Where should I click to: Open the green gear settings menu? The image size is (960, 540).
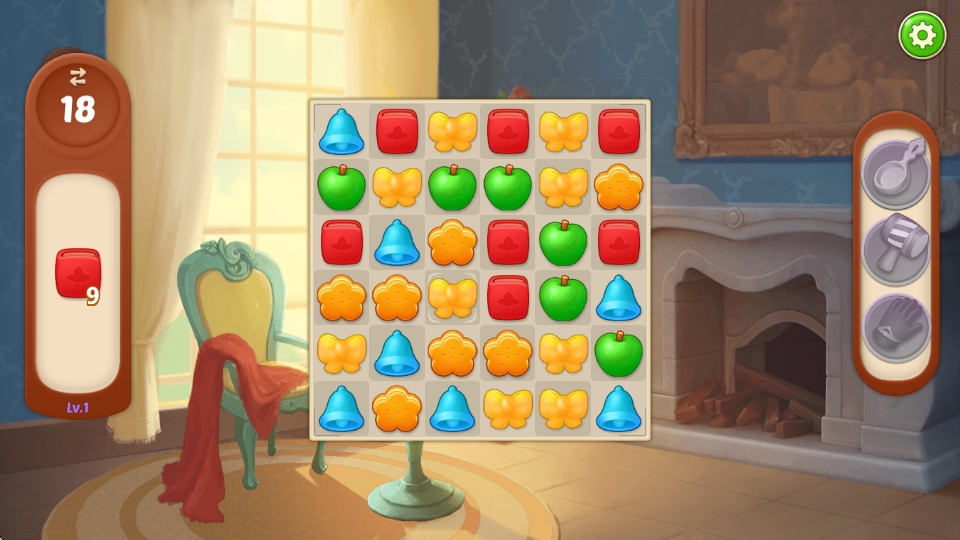click(x=921, y=36)
